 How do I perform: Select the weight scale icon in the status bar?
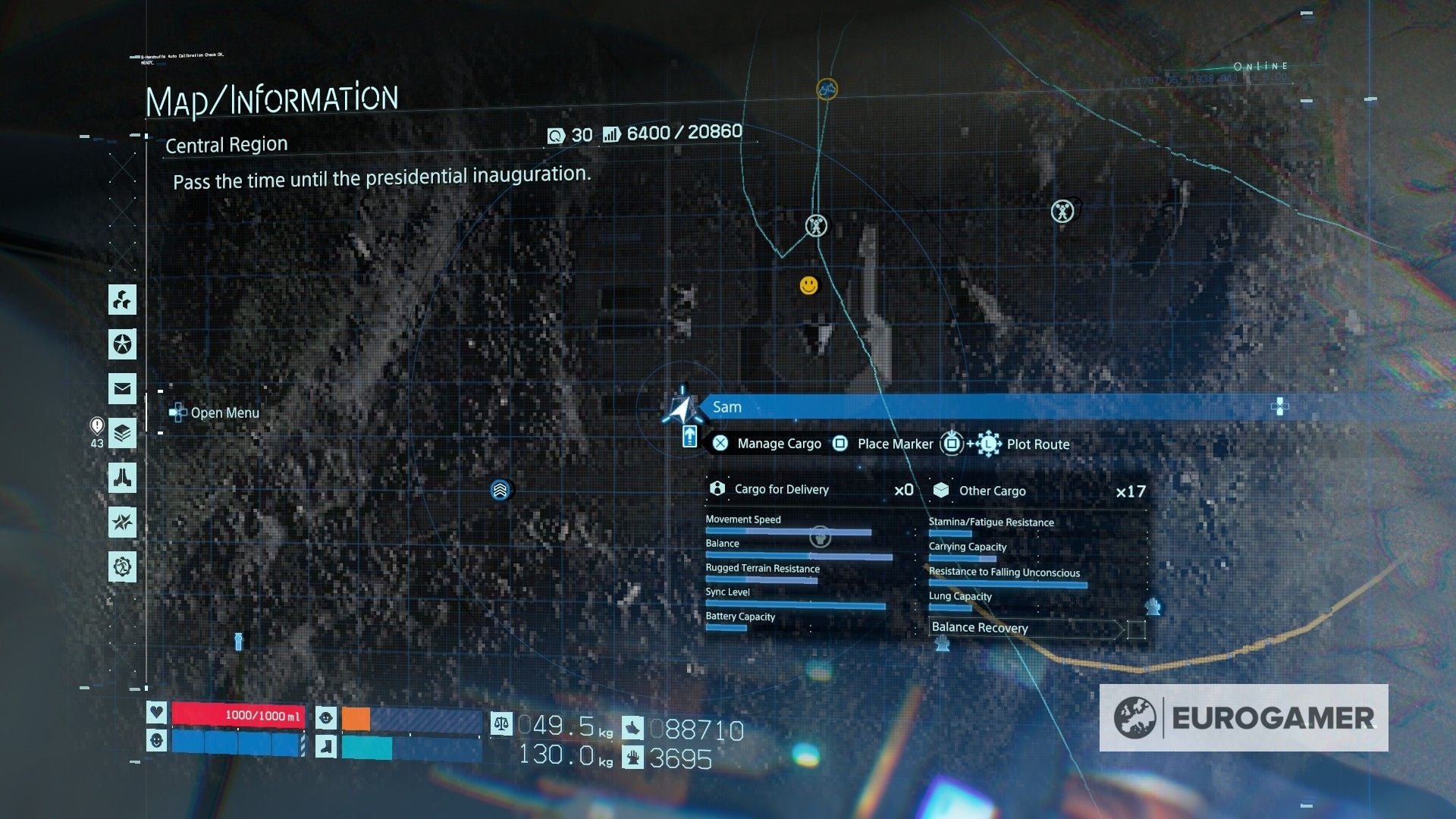[500, 726]
